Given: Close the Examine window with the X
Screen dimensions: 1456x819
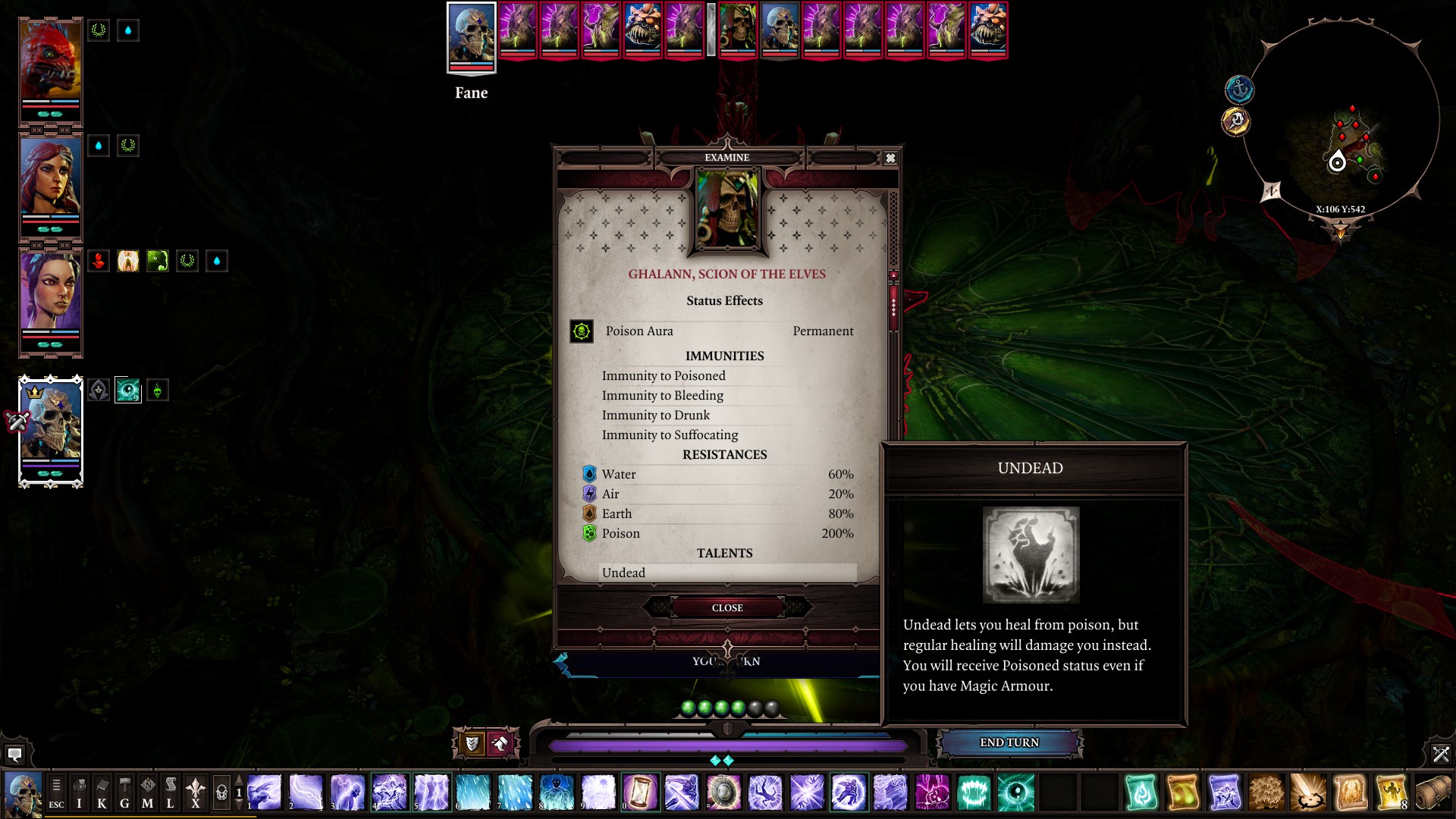Looking at the screenshot, I should 890,158.
